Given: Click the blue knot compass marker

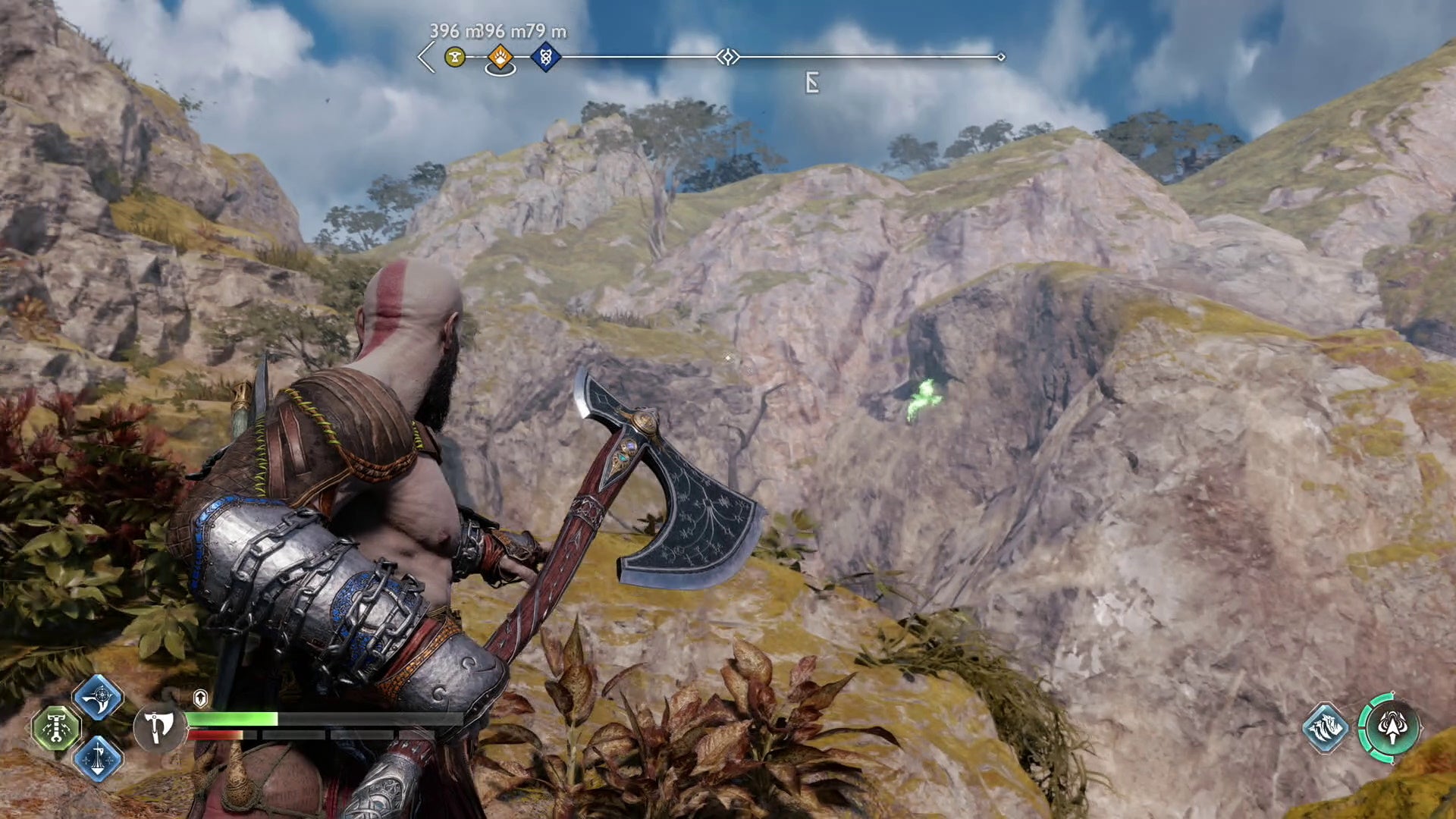Looking at the screenshot, I should (x=545, y=57).
